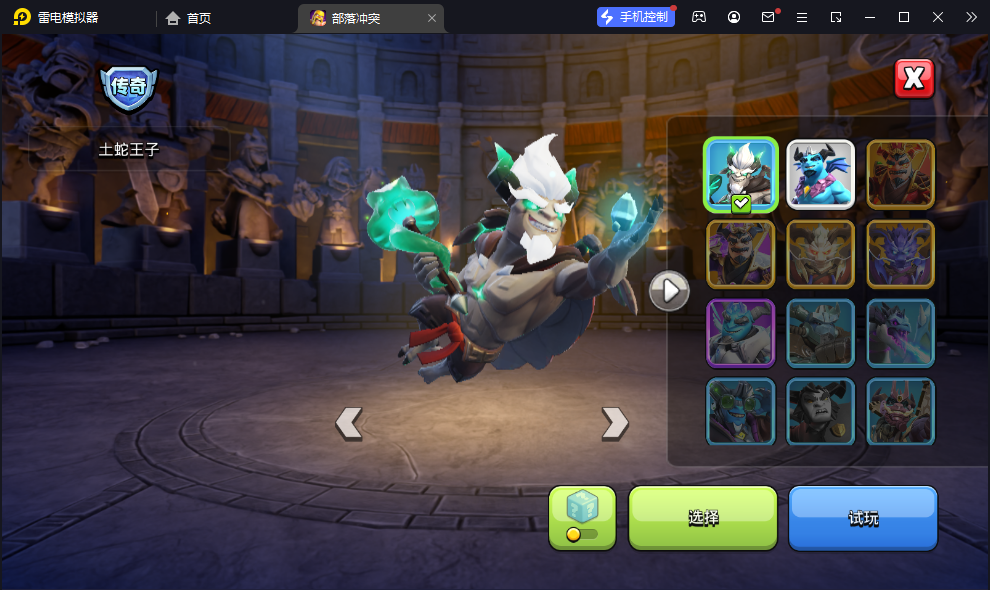The image size is (990, 590).
Task: Choose the blue horned demon skin thumbnail
Action: [x=820, y=174]
